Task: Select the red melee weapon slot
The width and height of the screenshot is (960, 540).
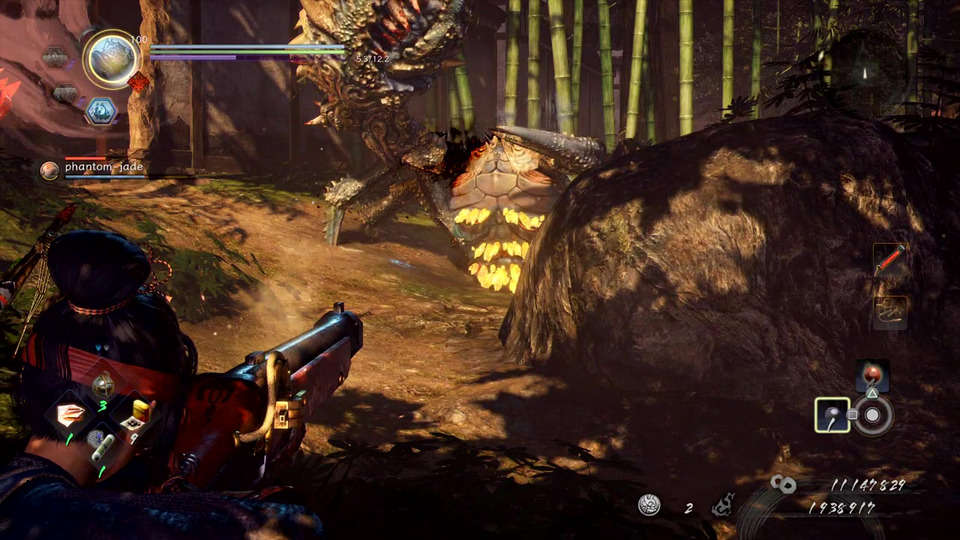Action: pyautogui.click(x=889, y=260)
